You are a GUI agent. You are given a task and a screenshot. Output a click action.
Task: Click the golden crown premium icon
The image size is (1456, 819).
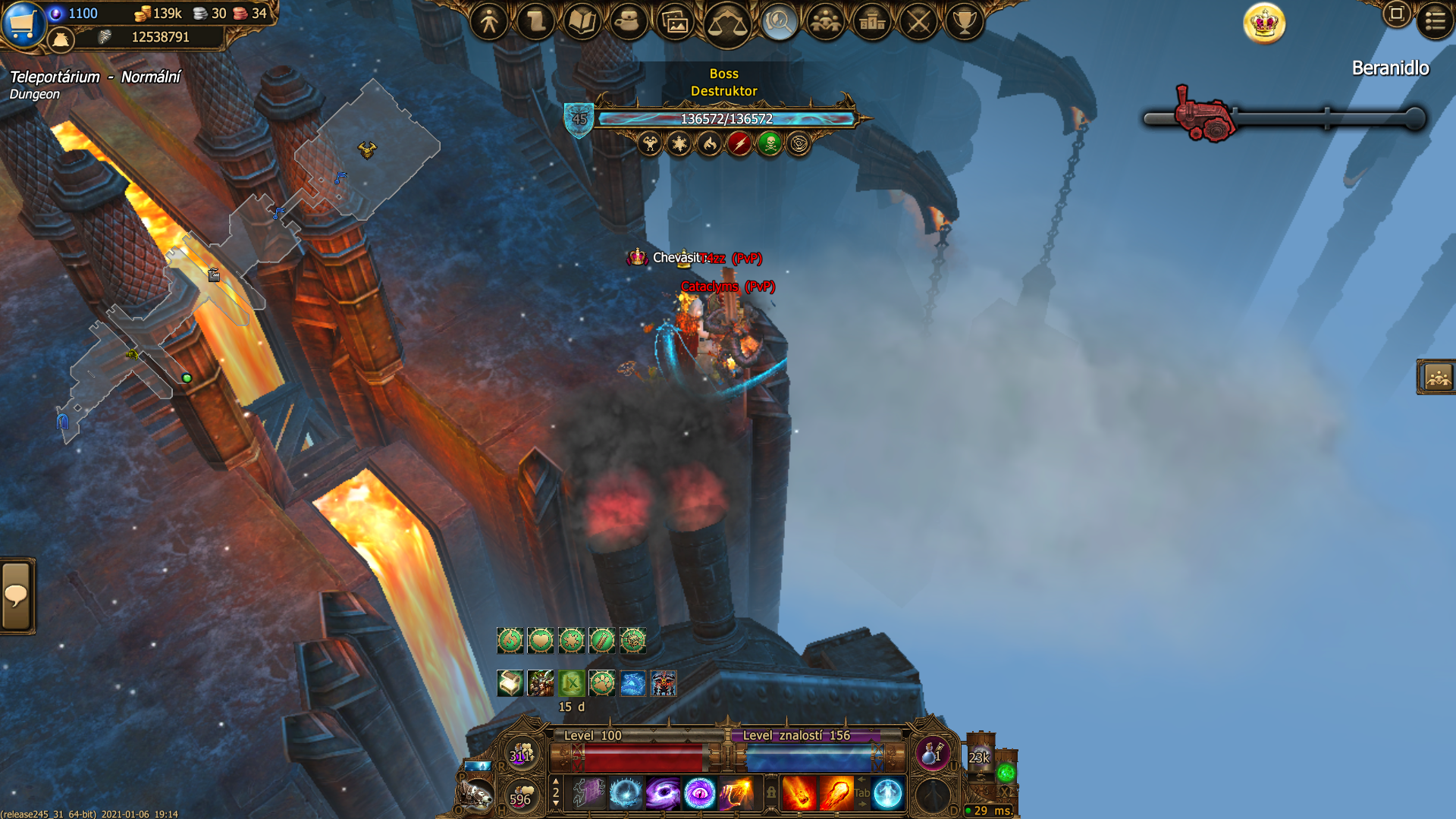click(x=1264, y=24)
